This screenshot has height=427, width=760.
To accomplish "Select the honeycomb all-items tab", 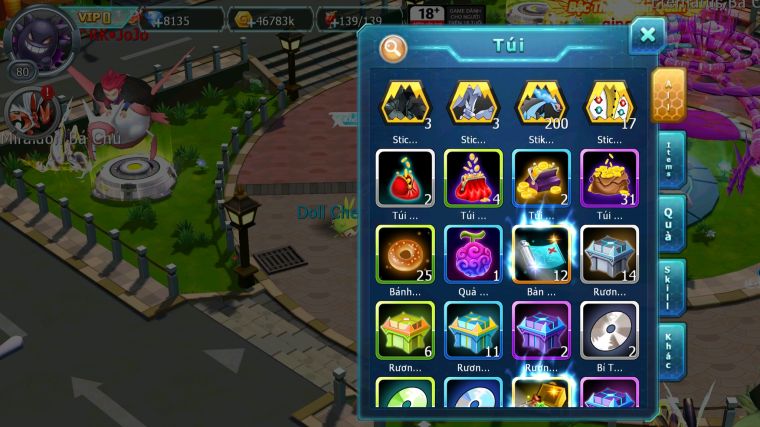I will (668, 96).
